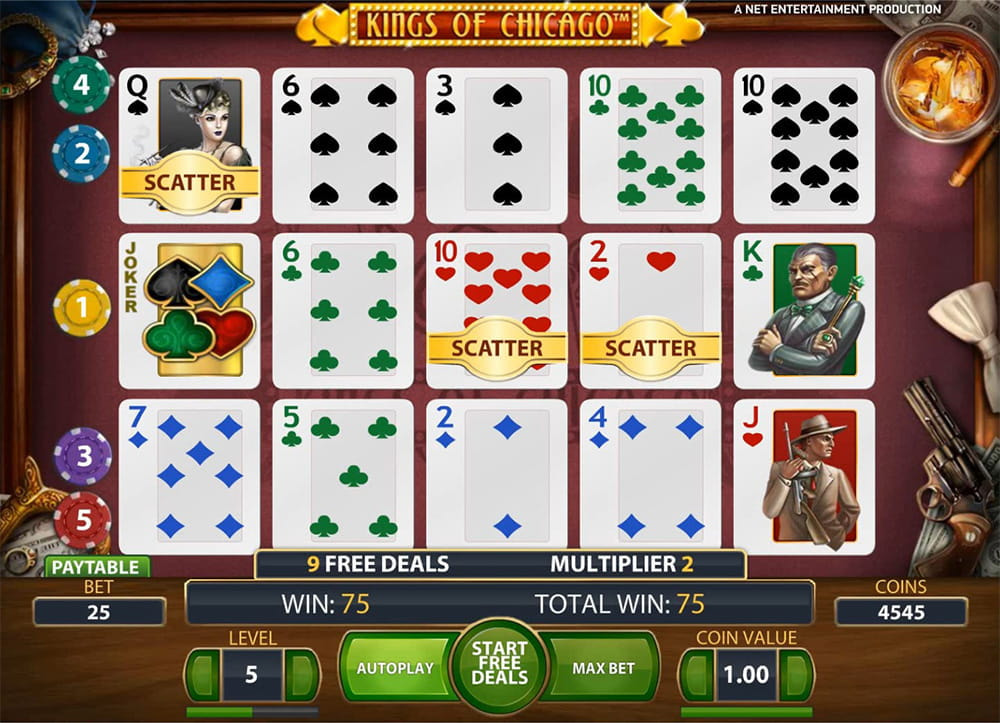
Task: Select the purple payline 3 chip
Action: 82,456
